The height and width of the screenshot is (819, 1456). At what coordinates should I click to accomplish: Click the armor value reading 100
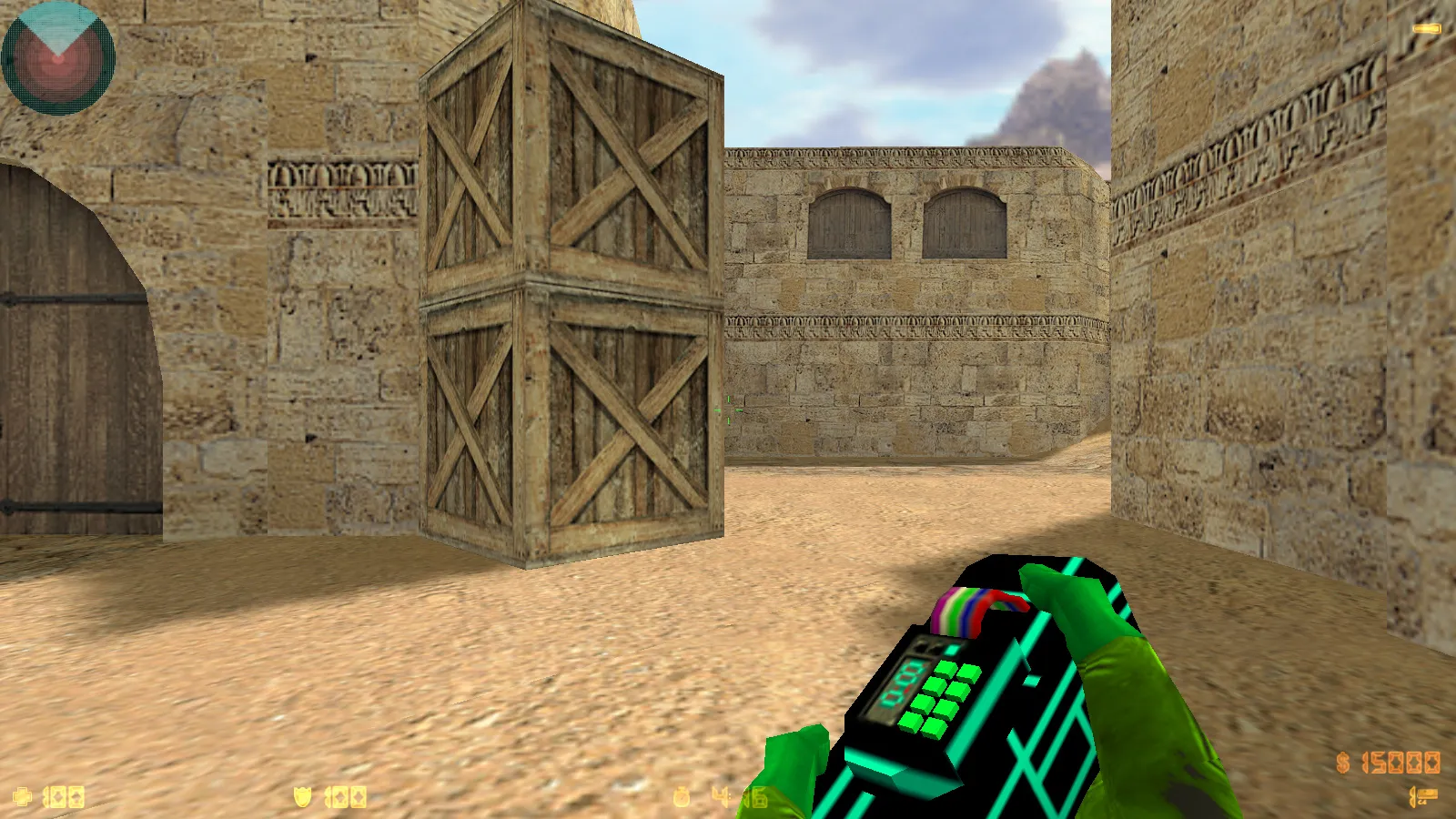pos(346,796)
